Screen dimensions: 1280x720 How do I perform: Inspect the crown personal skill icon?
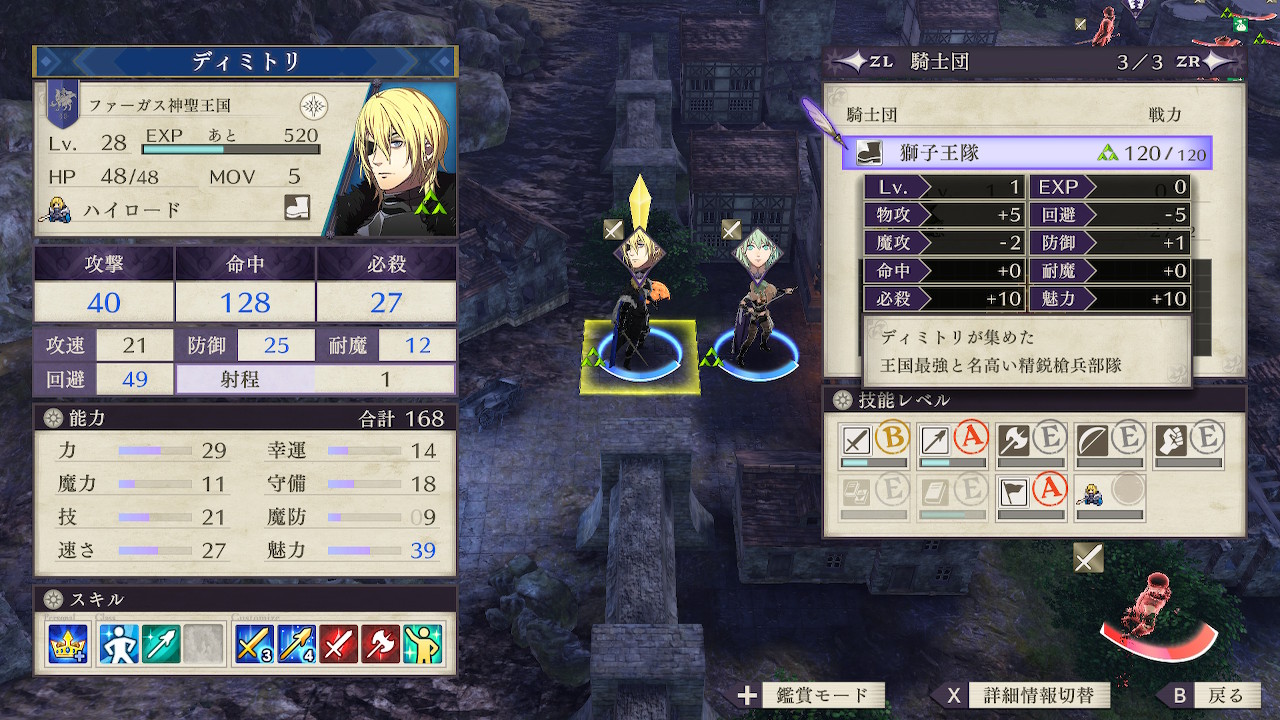coord(67,645)
